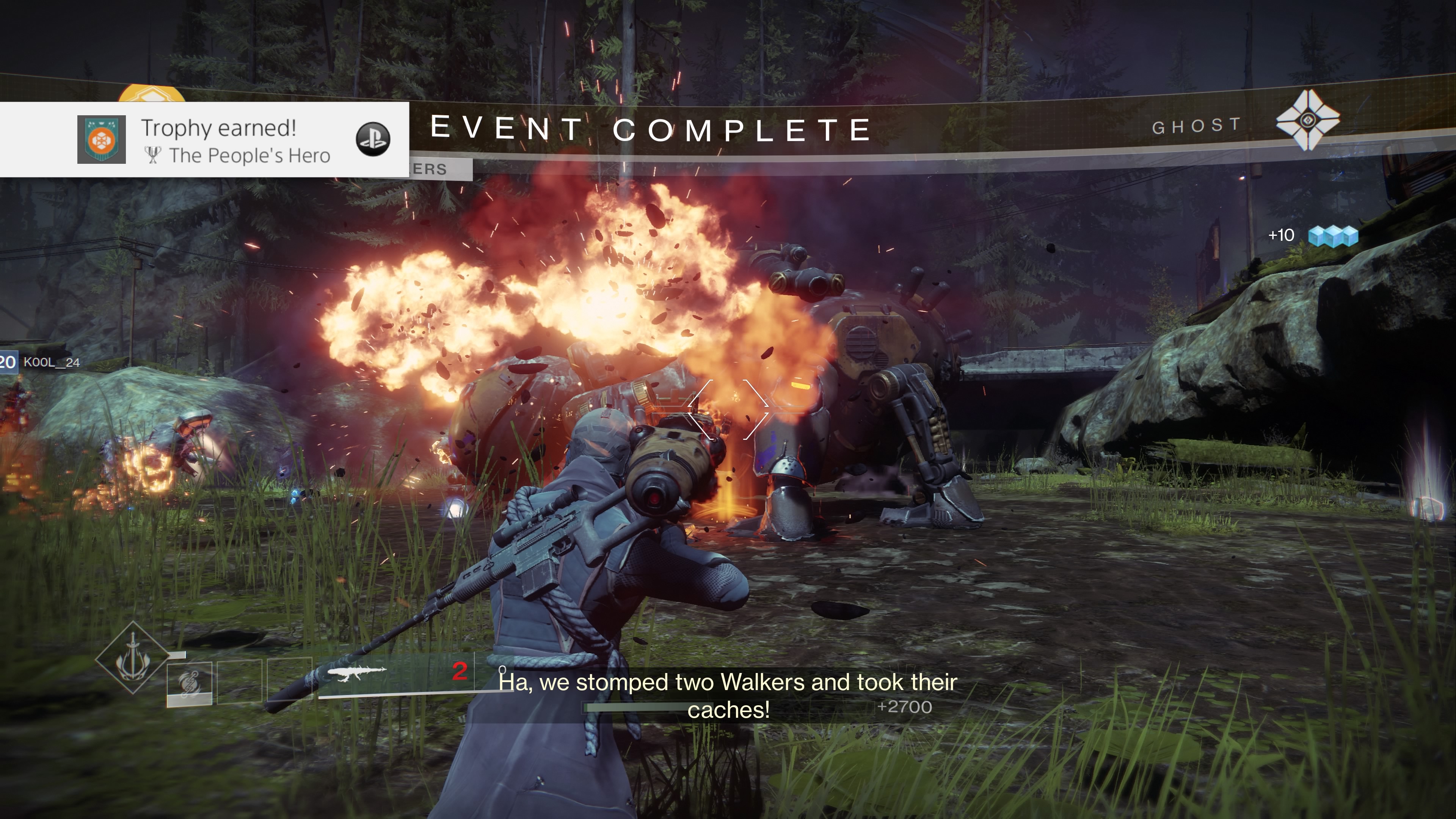Screen dimensions: 1456x819
Task: Click the PlayStation logo on notification
Action: (x=373, y=139)
